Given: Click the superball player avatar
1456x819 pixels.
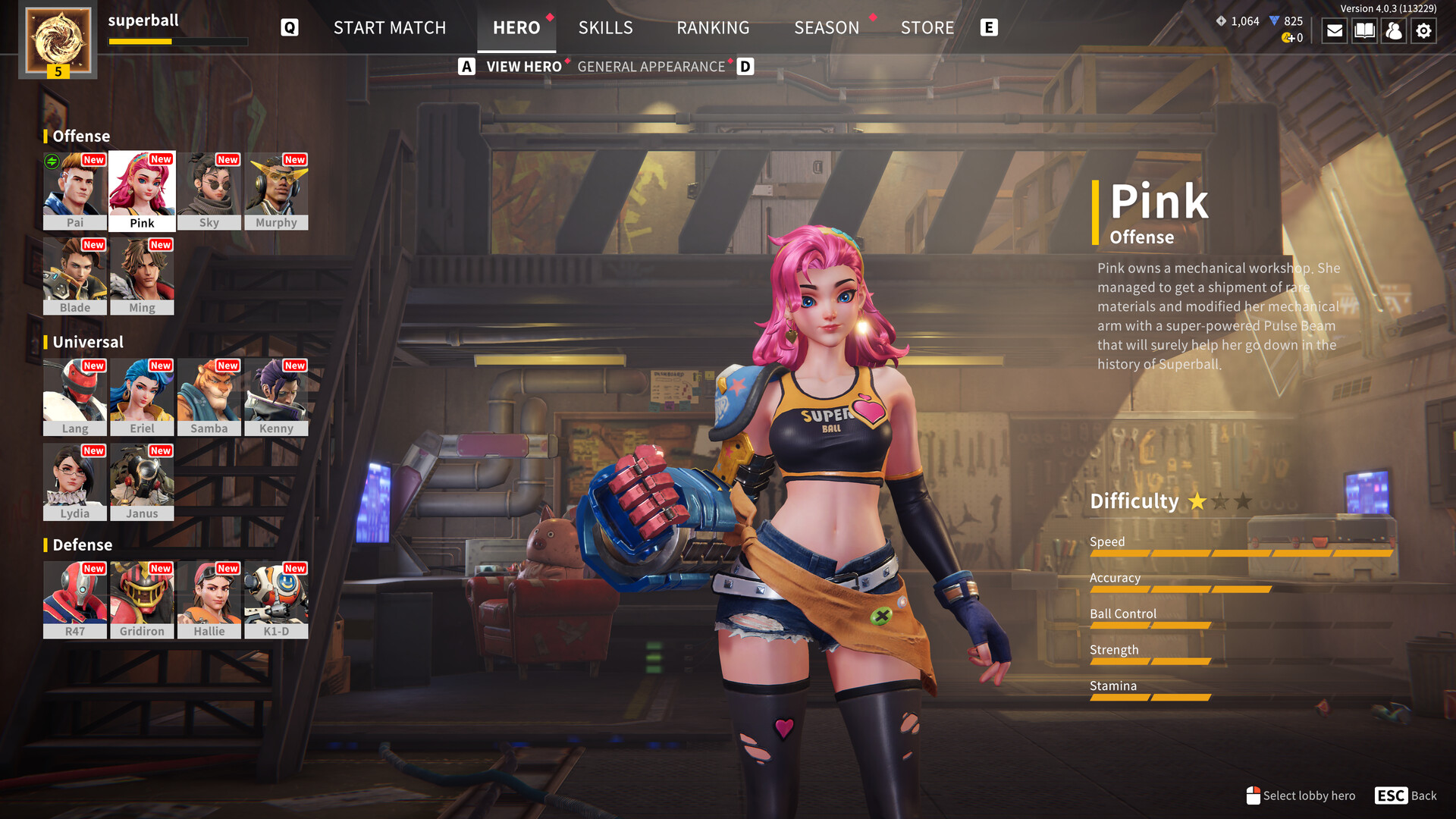Looking at the screenshot, I should pos(58,39).
